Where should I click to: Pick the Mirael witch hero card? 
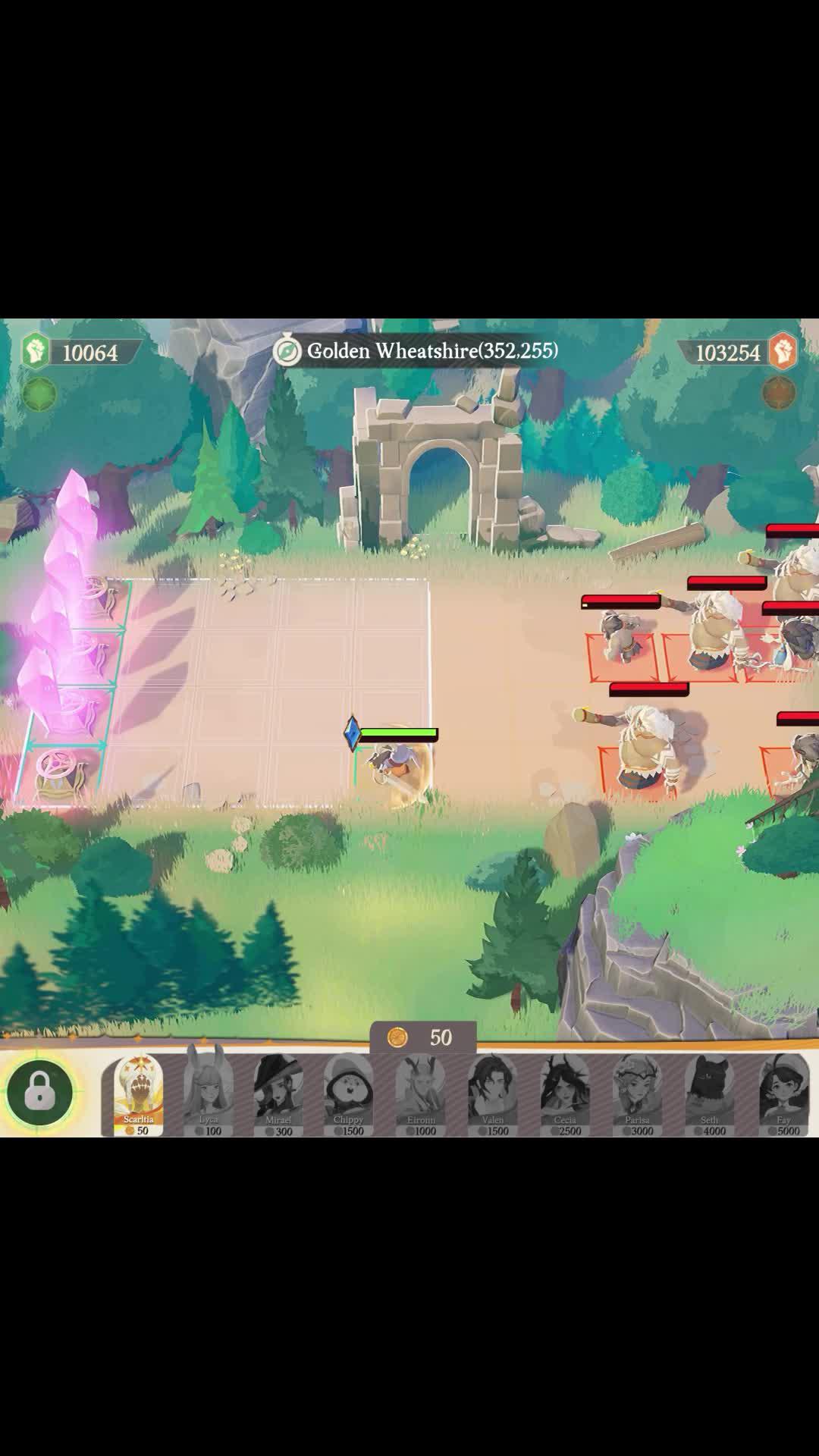pos(278,1093)
